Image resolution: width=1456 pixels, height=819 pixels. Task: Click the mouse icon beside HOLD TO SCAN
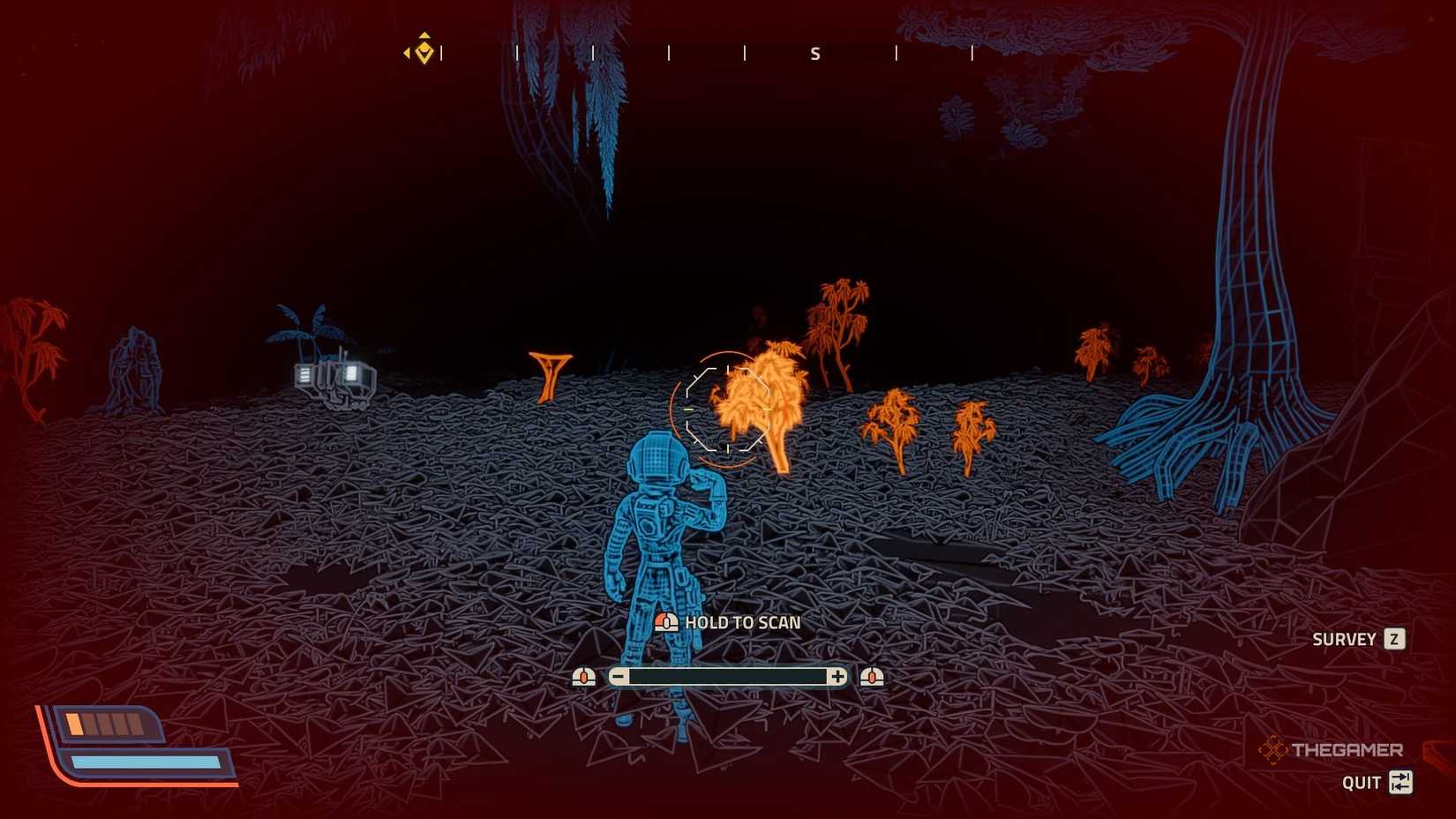pos(667,622)
